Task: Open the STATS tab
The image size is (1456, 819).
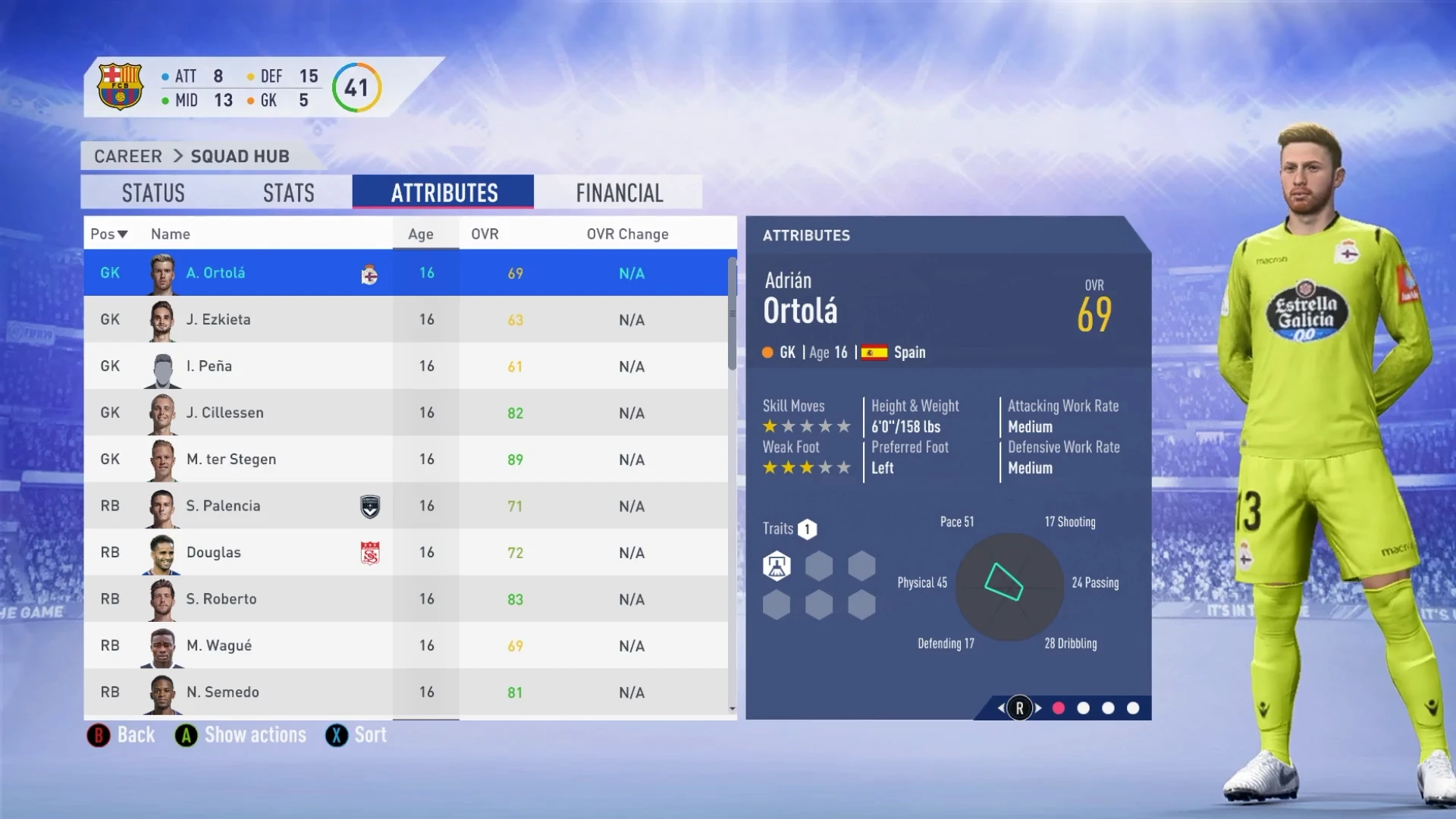Action: tap(288, 192)
